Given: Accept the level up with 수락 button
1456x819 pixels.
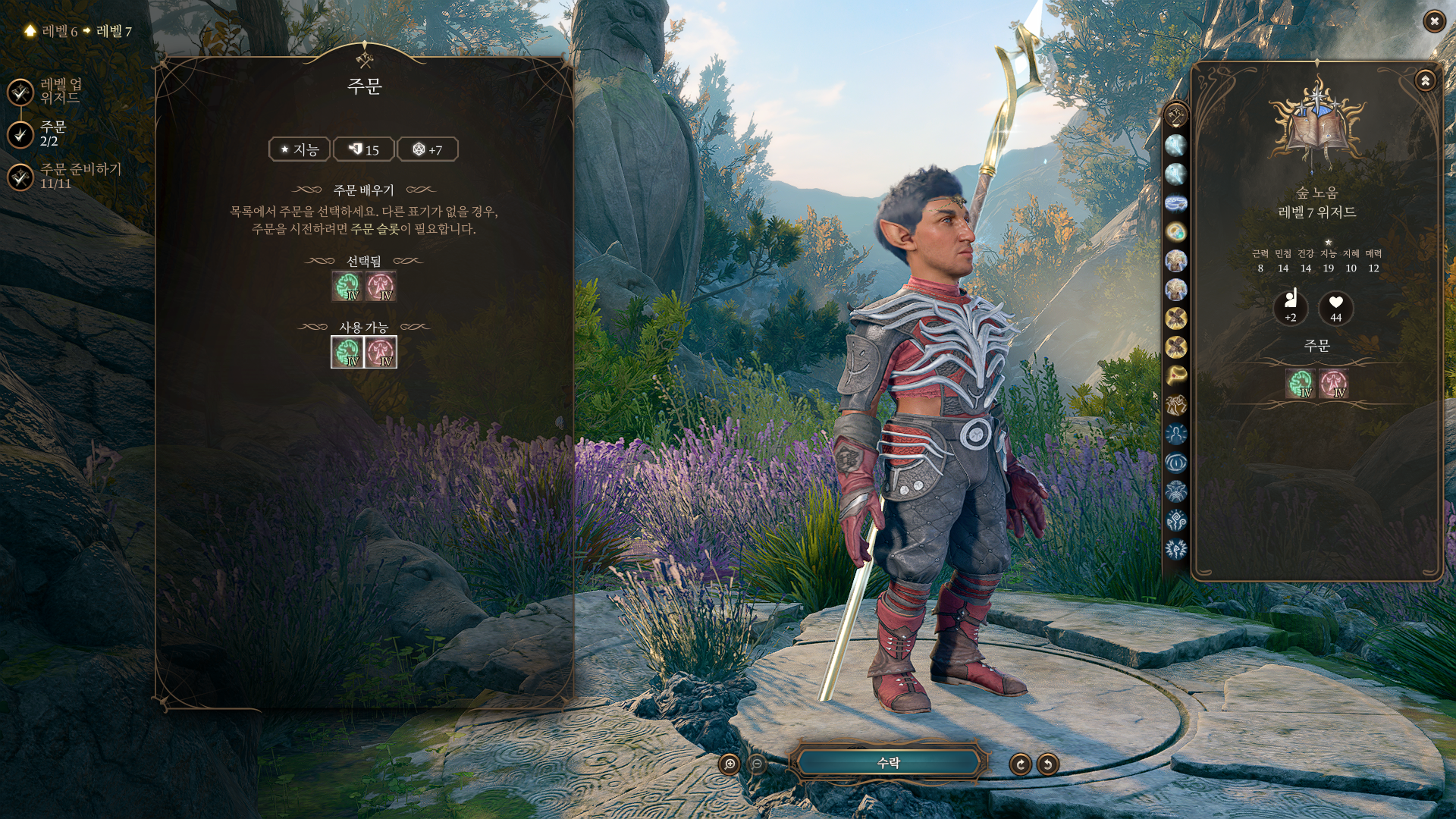Looking at the screenshot, I should [888, 763].
